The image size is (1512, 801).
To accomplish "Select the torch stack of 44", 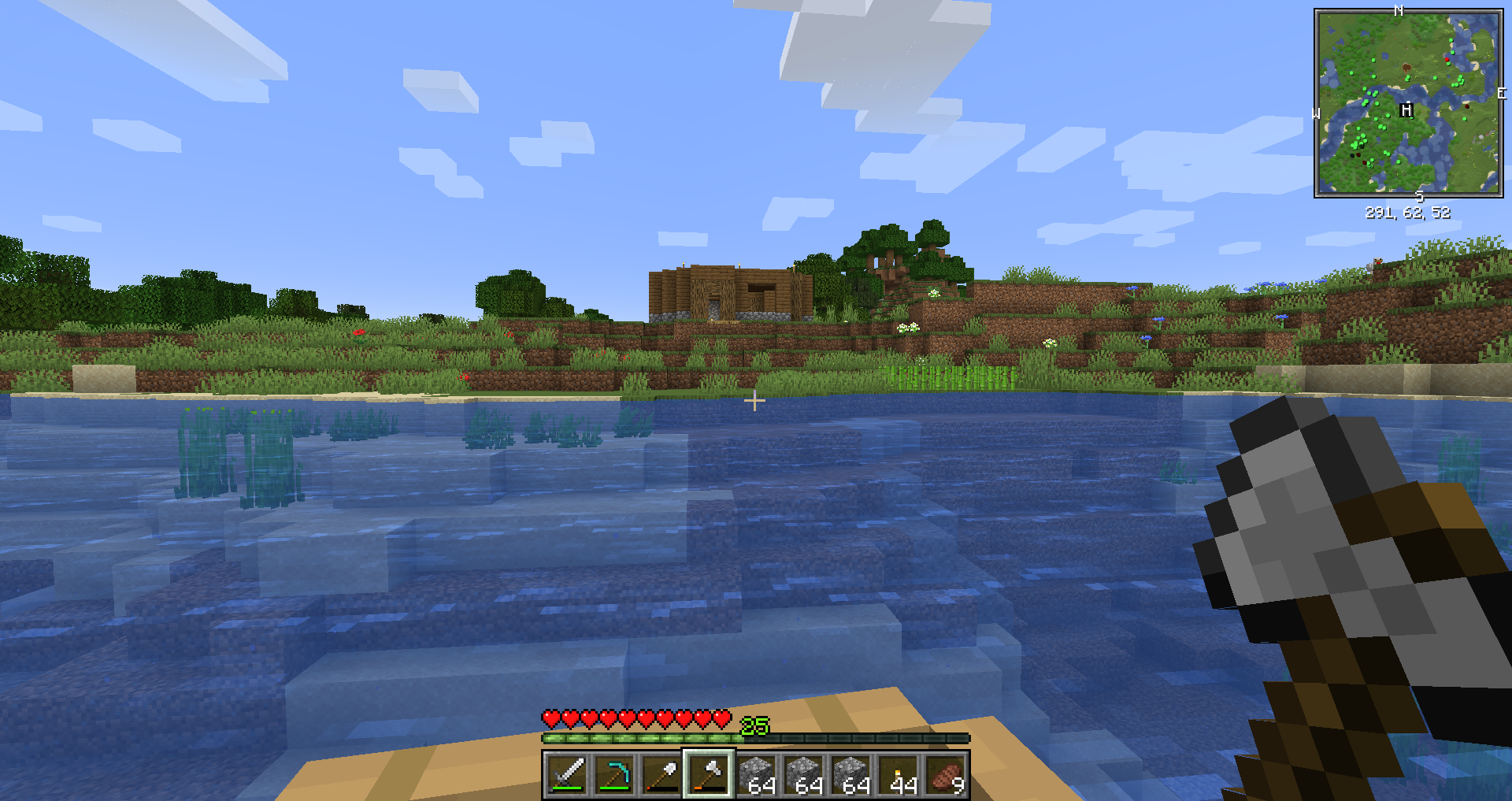I will click(x=899, y=774).
